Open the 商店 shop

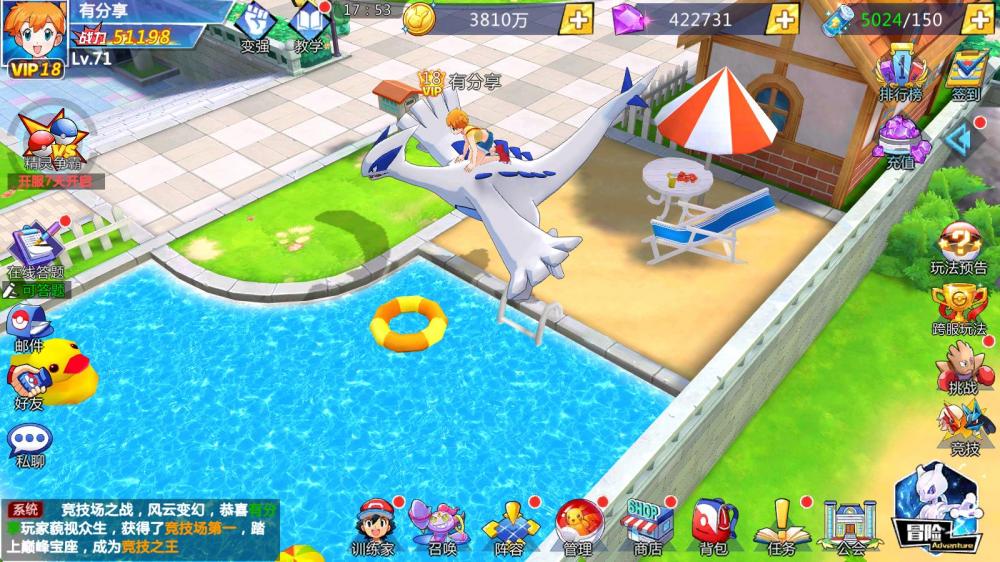[x=646, y=523]
